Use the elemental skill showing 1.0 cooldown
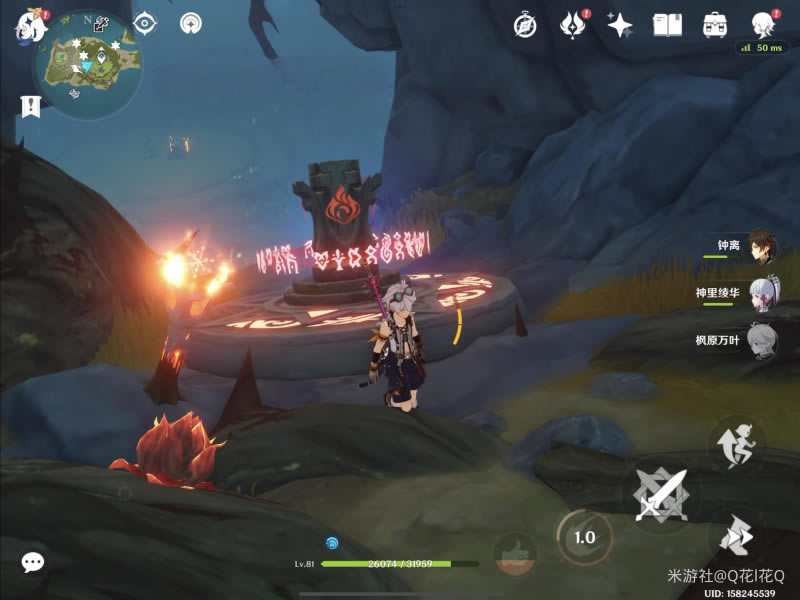This screenshot has width=800, height=600. coord(584,537)
